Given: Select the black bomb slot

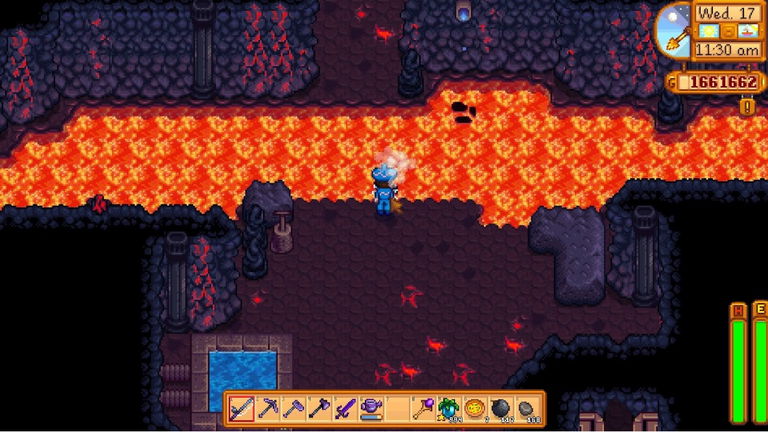Looking at the screenshot, I should (500, 408).
